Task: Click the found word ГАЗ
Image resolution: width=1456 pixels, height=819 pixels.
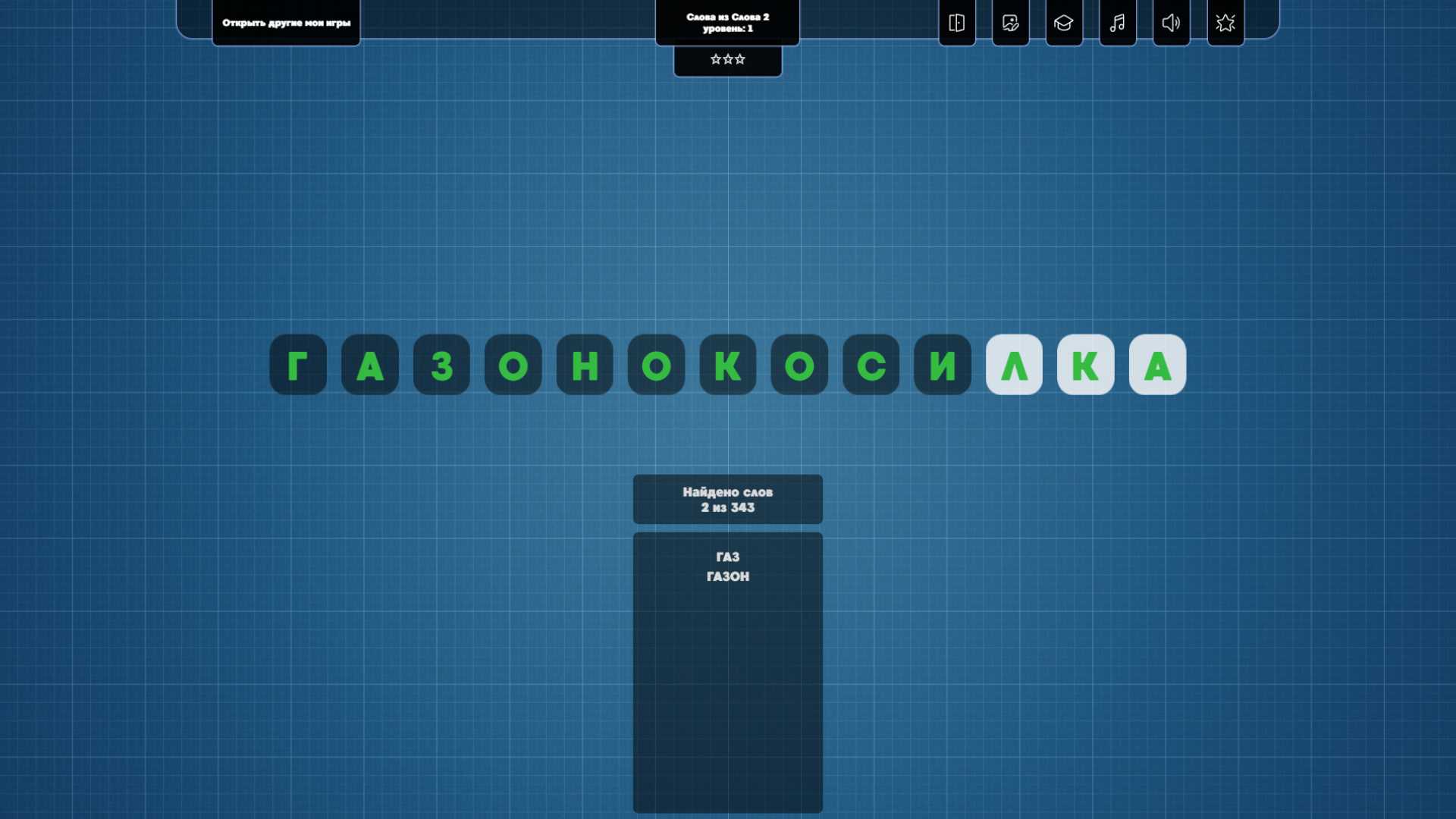Action: click(727, 556)
